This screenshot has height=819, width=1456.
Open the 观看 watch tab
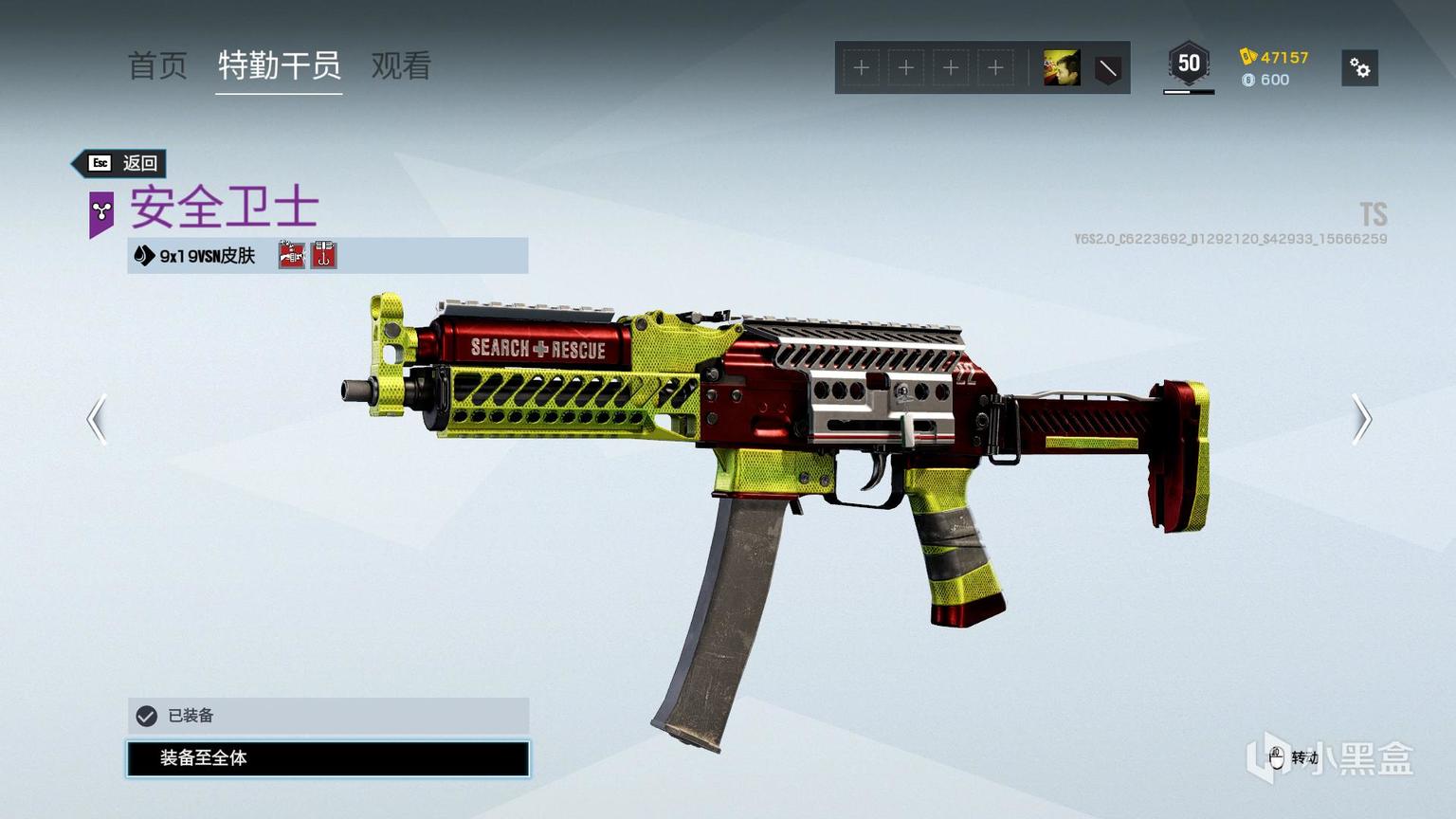coord(401,65)
